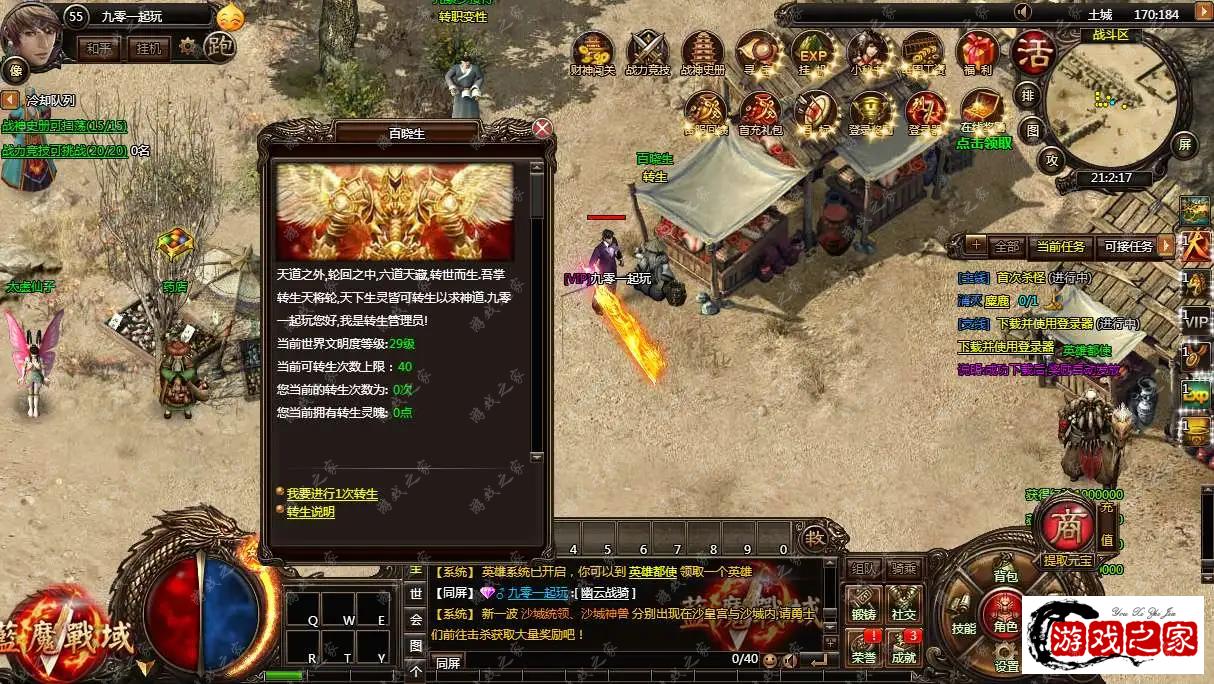Close the 百晓生 dialog window
The image size is (1214, 684).
542,129
